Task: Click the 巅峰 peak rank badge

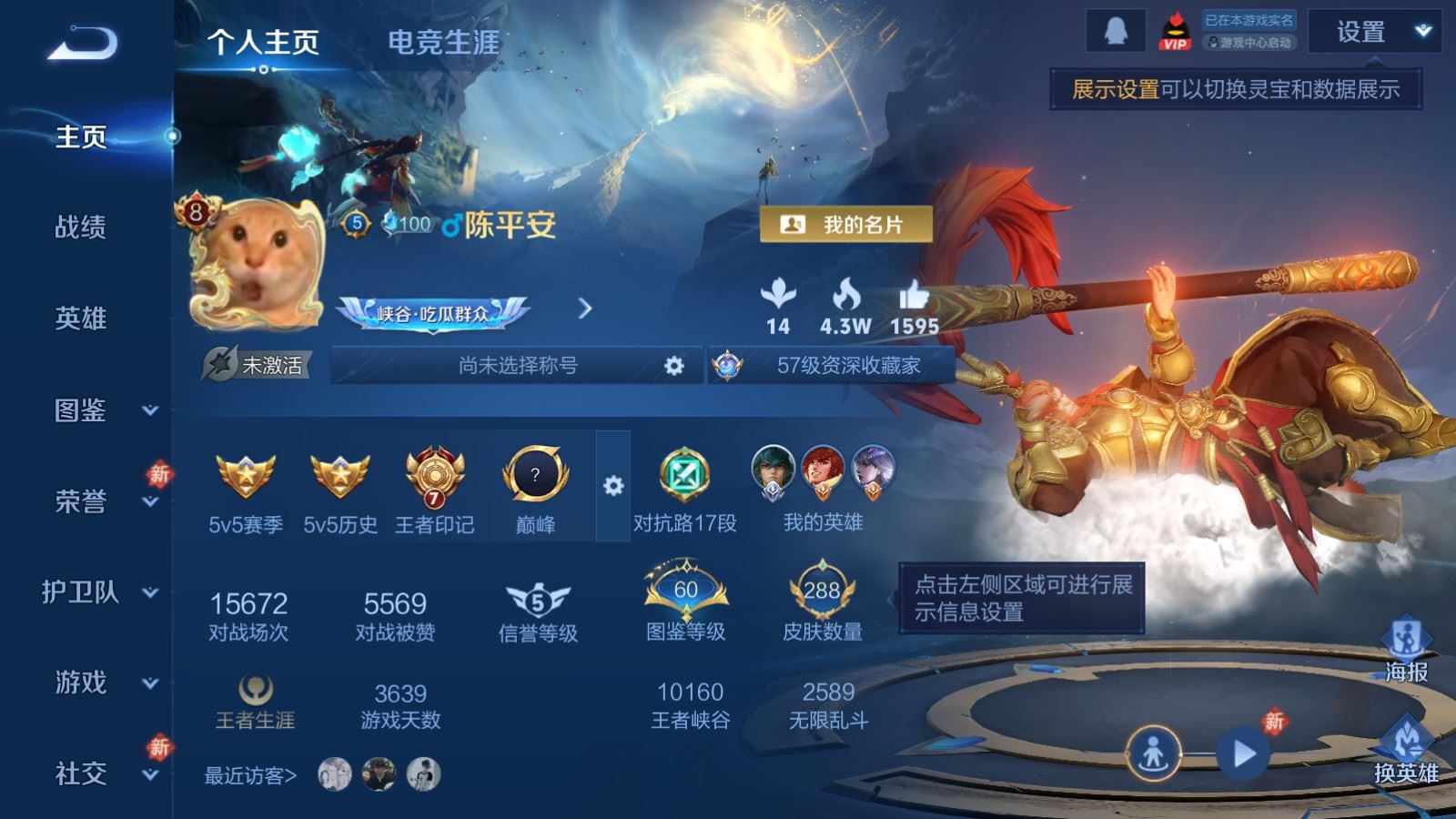Action: click(x=536, y=473)
